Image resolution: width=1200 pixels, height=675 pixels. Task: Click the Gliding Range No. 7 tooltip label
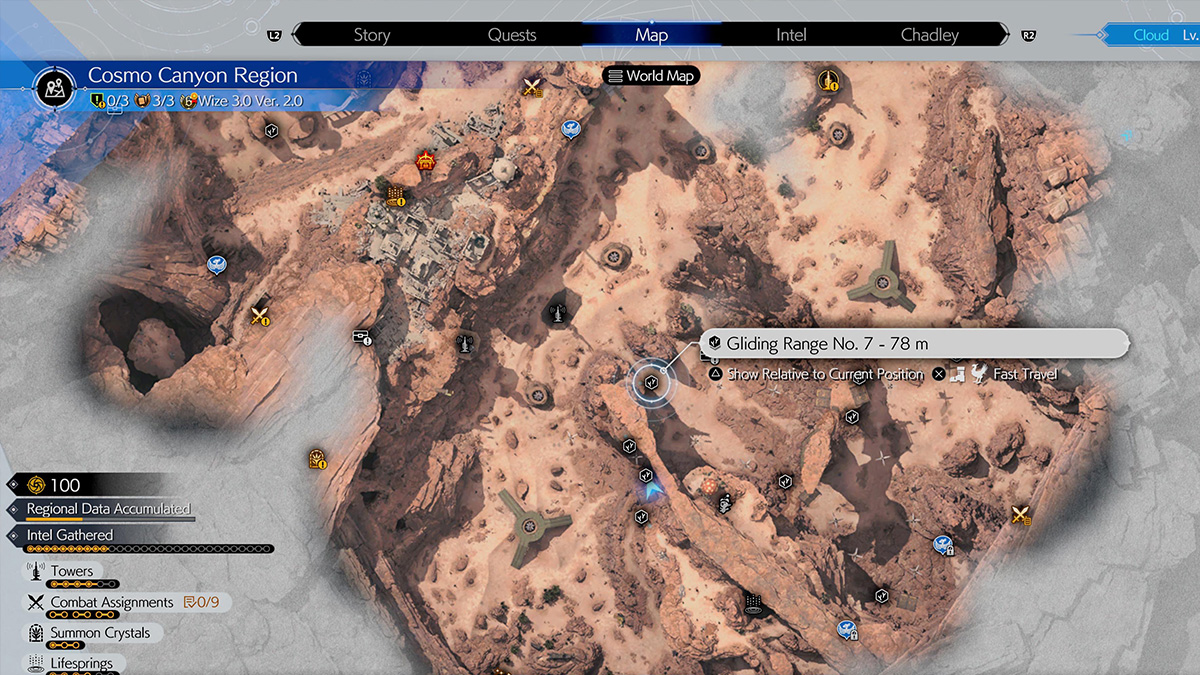point(826,344)
